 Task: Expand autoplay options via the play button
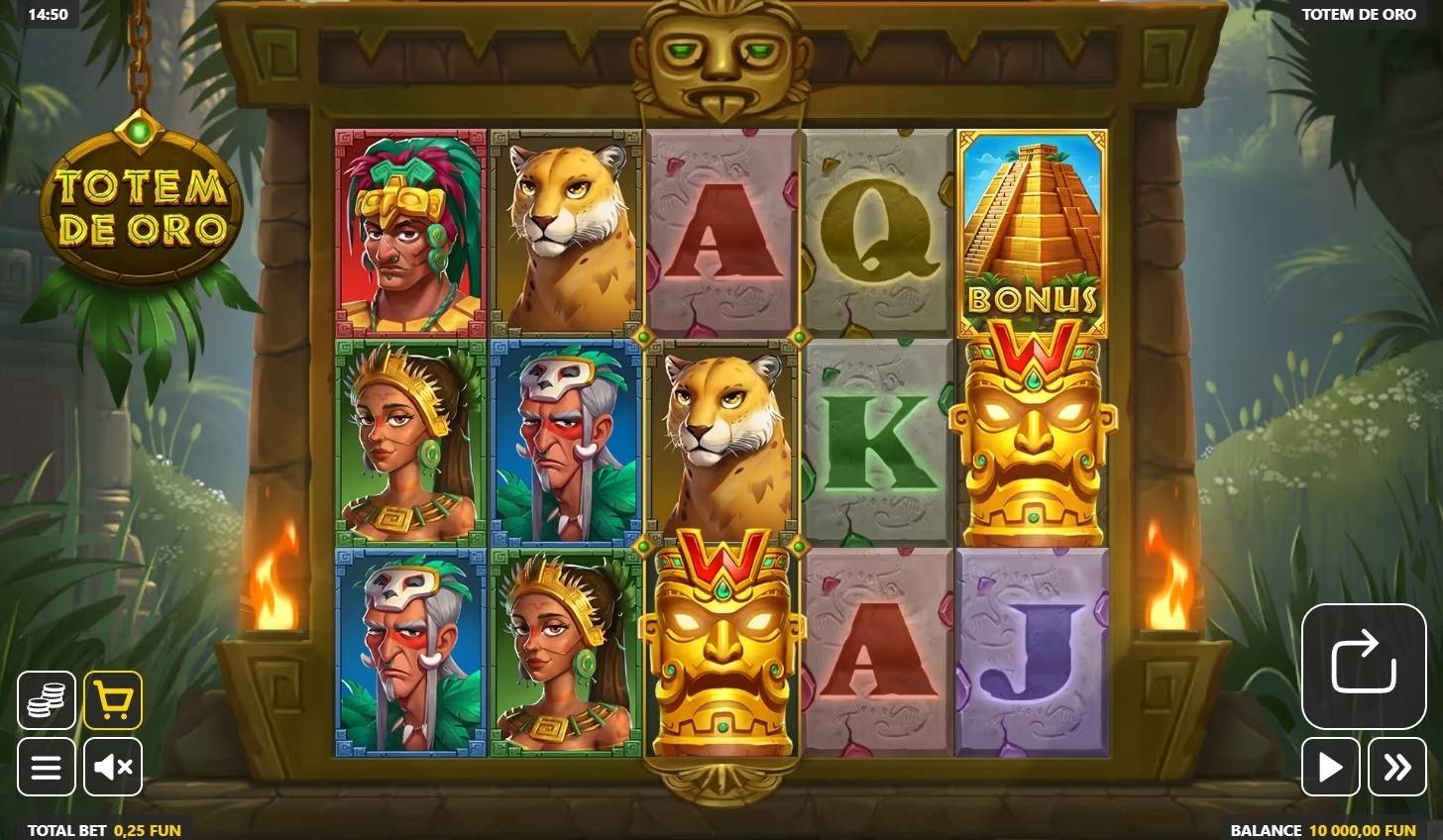[1331, 766]
